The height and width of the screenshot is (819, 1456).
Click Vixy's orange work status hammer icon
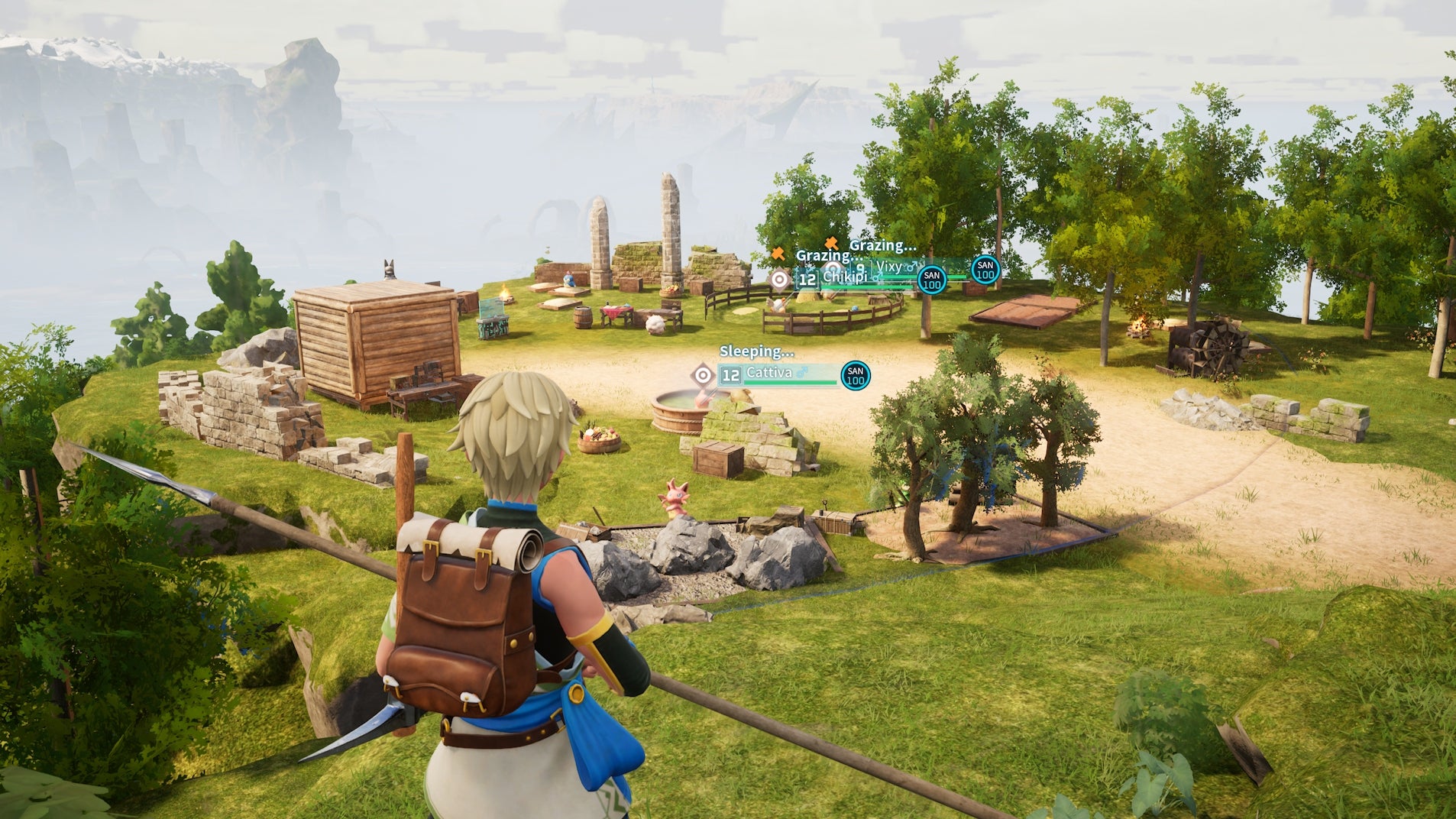[831, 244]
